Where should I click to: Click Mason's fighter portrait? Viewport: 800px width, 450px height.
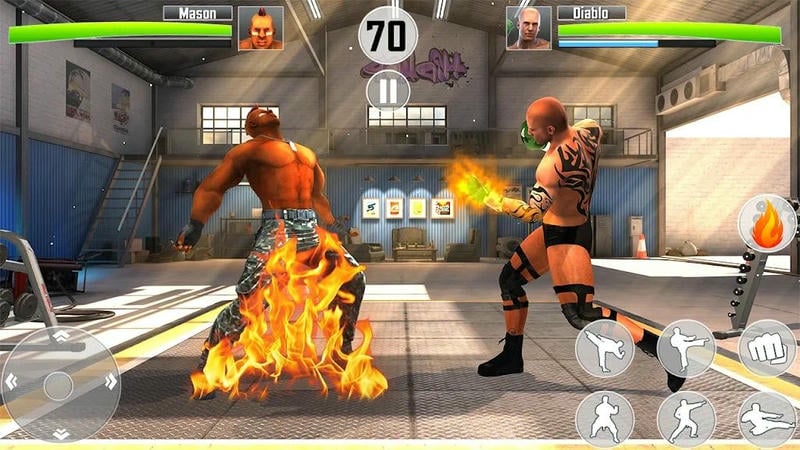[260, 28]
